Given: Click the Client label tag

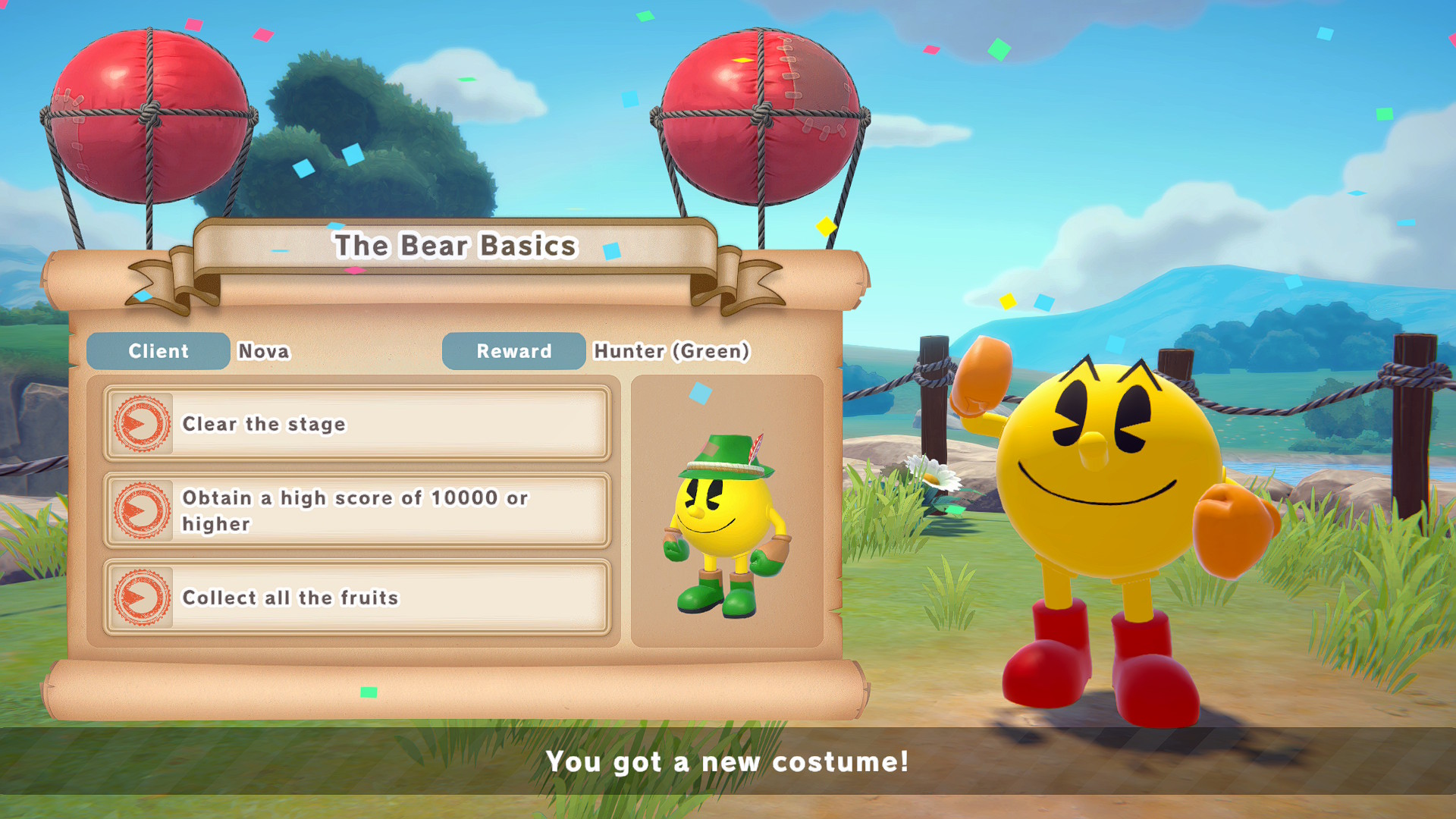Looking at the screenshot, I should (x=158, y=351).
